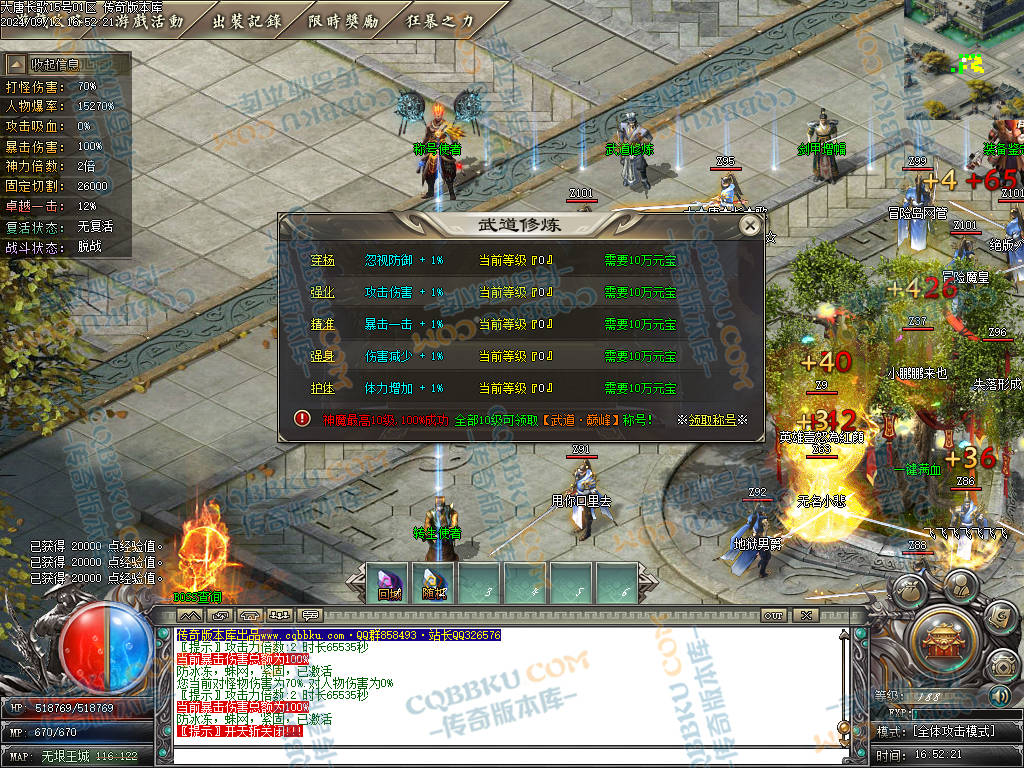
Task: Open the character silhouette icon
Action: tap(962, 583)
